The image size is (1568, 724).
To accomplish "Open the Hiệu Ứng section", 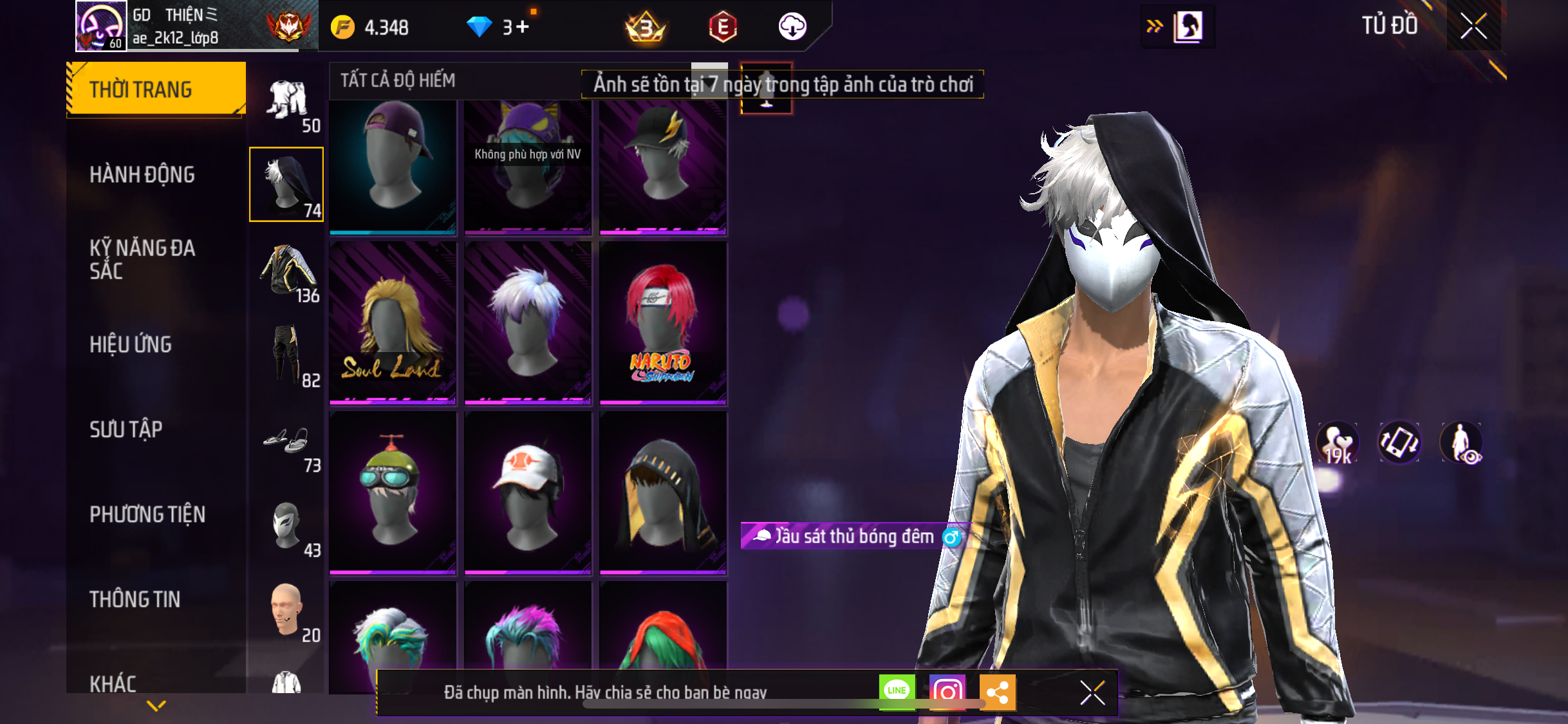I will (x=131, y=344).
